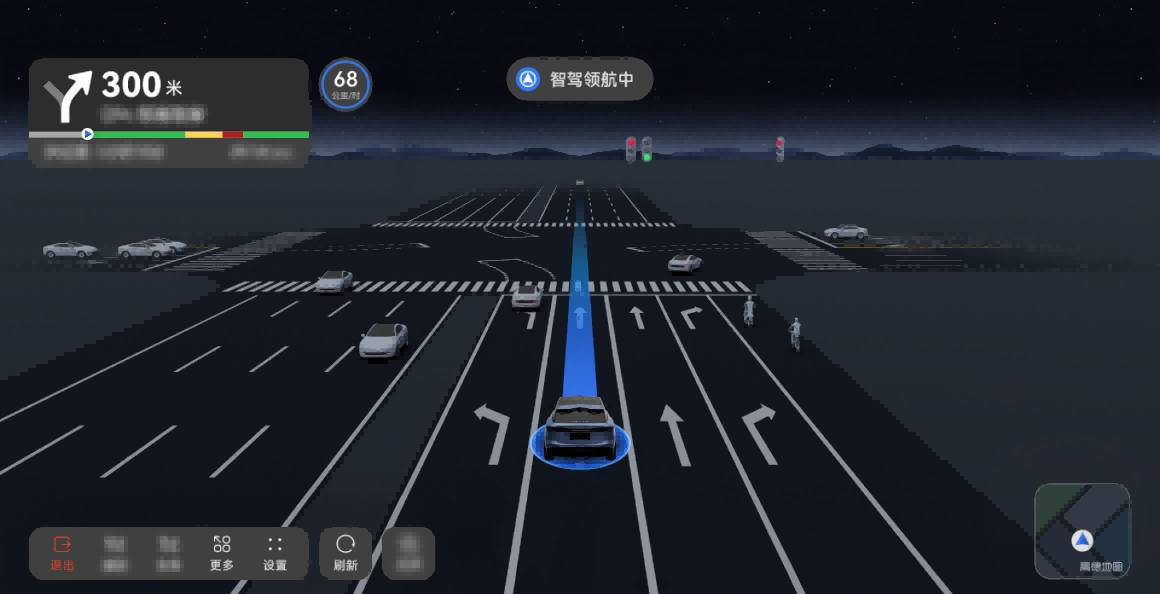
Task: Open the 更多 more options menu
Action: point(222,553)
